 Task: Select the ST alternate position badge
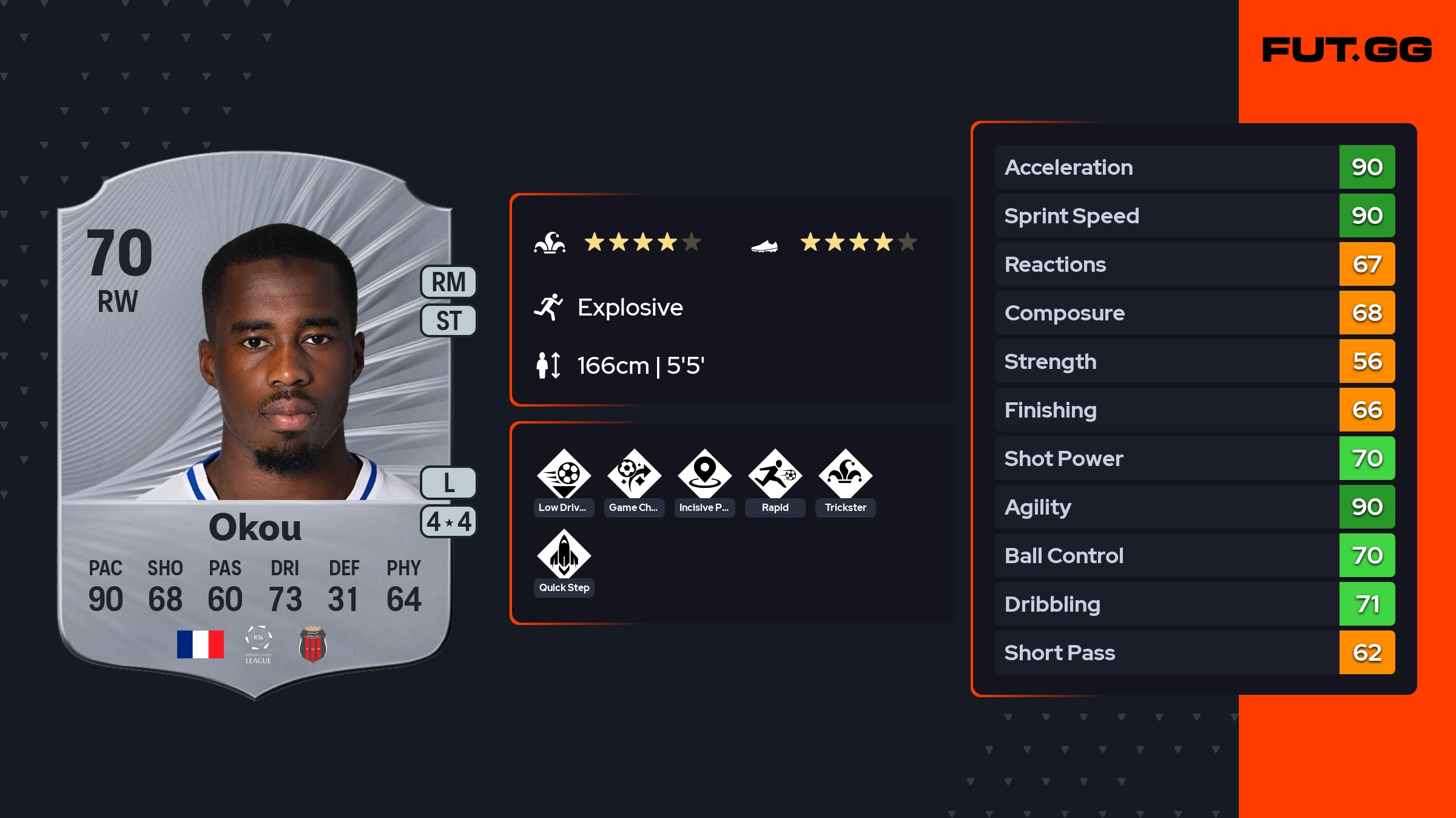[448, 320]
